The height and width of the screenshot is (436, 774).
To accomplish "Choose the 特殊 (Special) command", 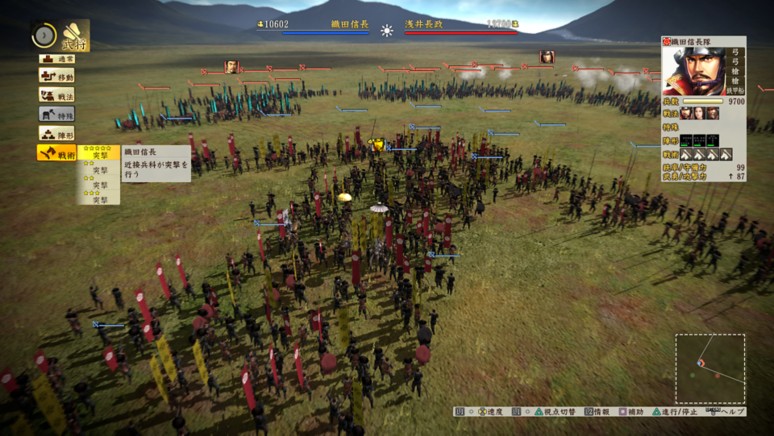I will [x=56, y=114].
